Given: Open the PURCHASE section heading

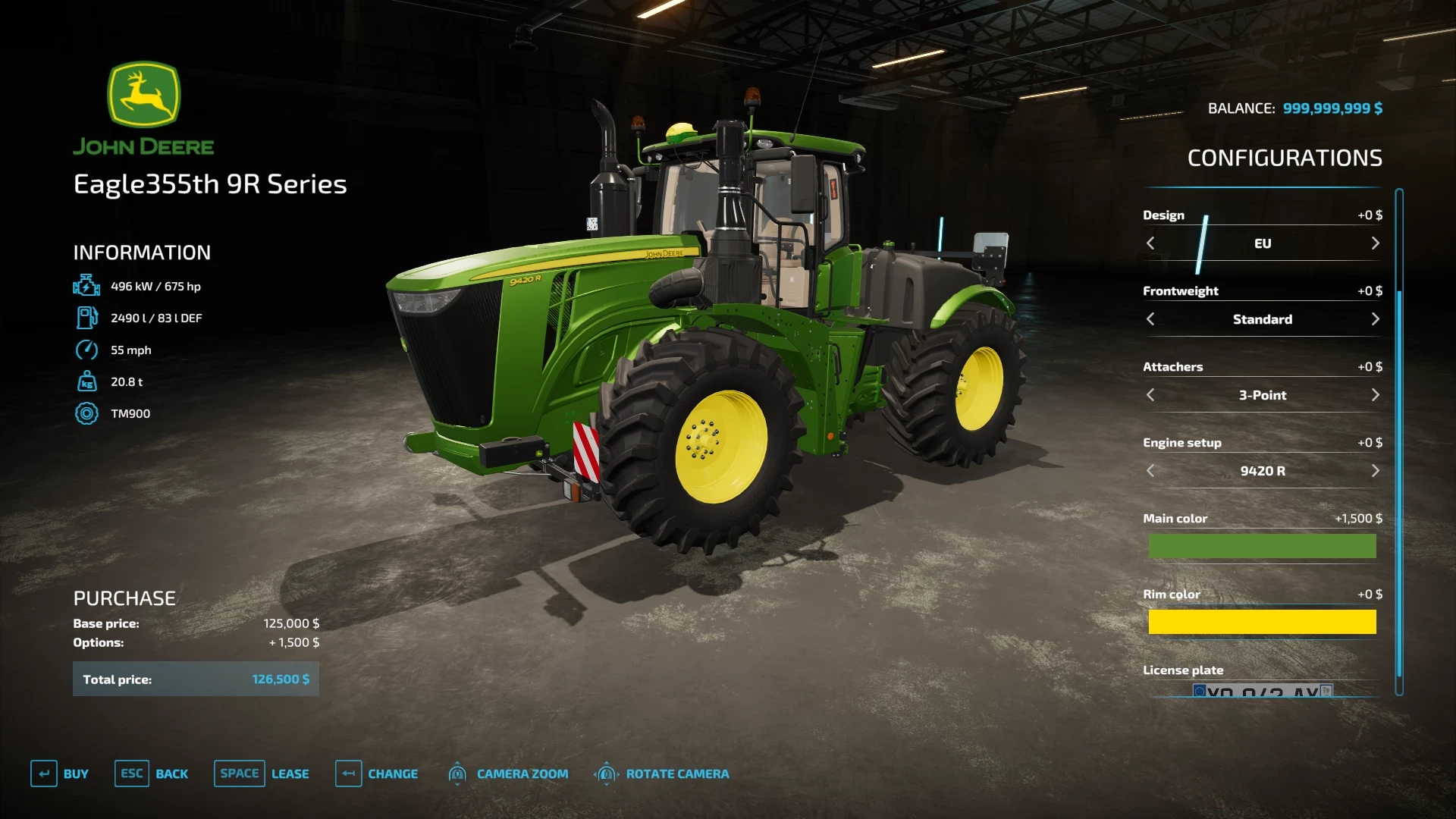Looking at the screenshot, I should click(x=124, y=598).
